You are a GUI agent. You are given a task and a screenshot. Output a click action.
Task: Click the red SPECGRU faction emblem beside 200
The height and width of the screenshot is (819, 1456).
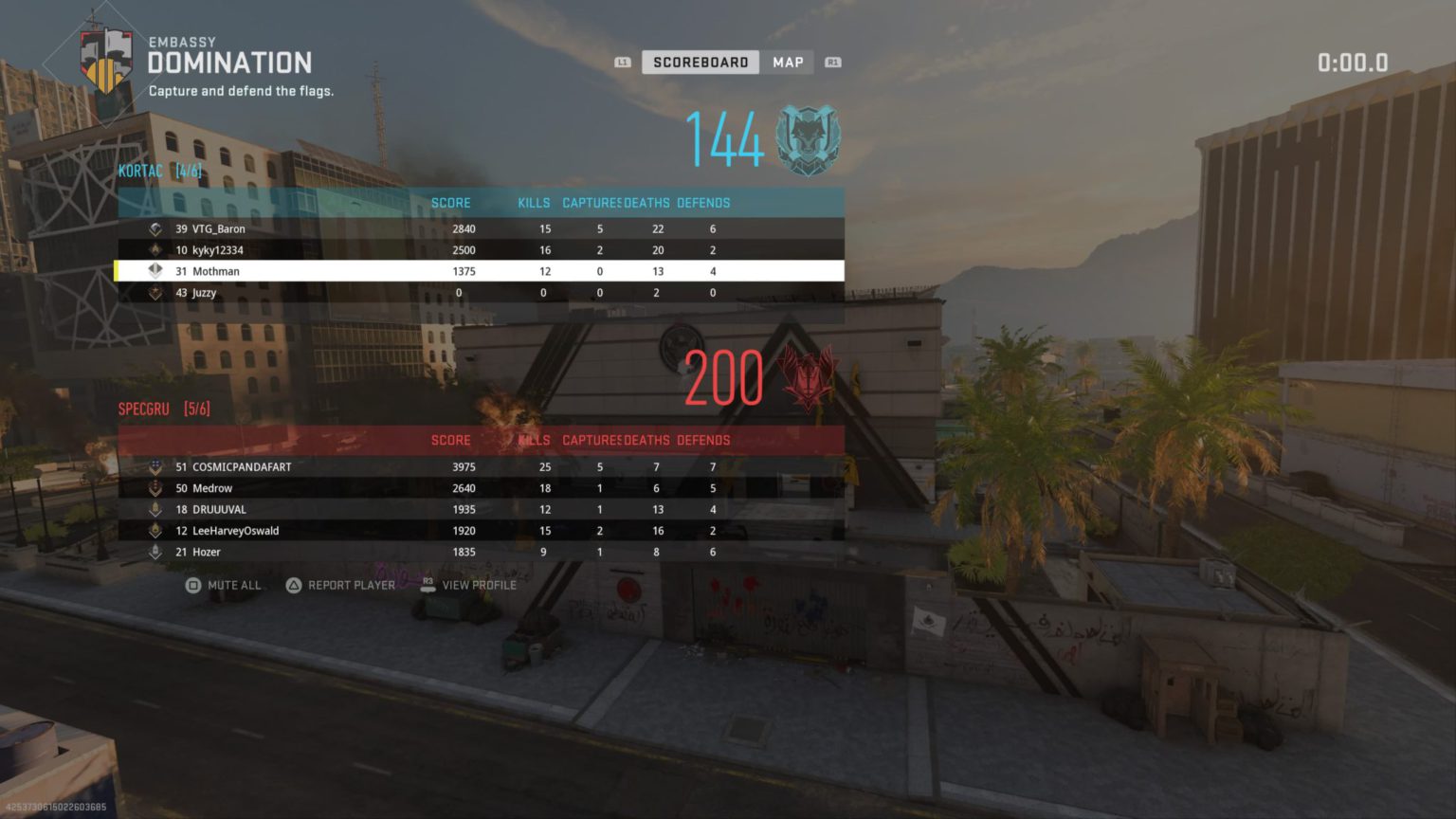pos(807,376)
